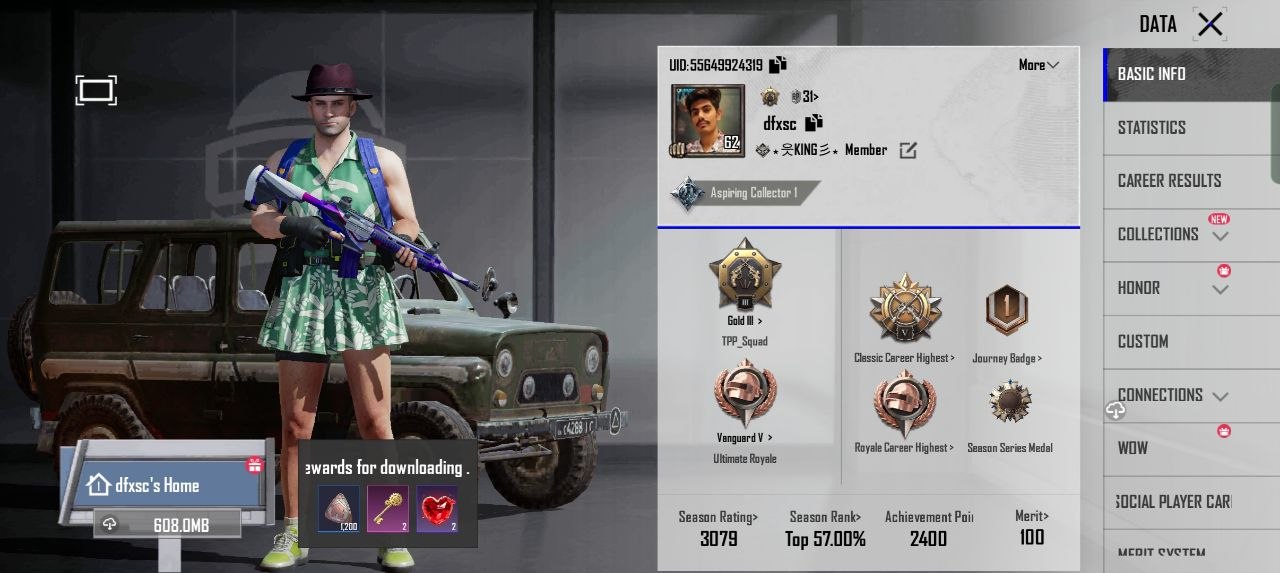View the player avatar picture
The width and height of the screenshot is (1280, 573).
[x=707, y=120]
